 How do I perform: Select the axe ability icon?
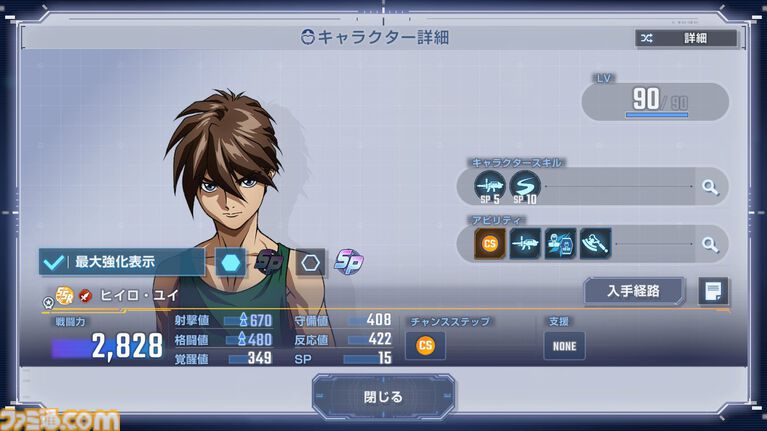point(595,243)
